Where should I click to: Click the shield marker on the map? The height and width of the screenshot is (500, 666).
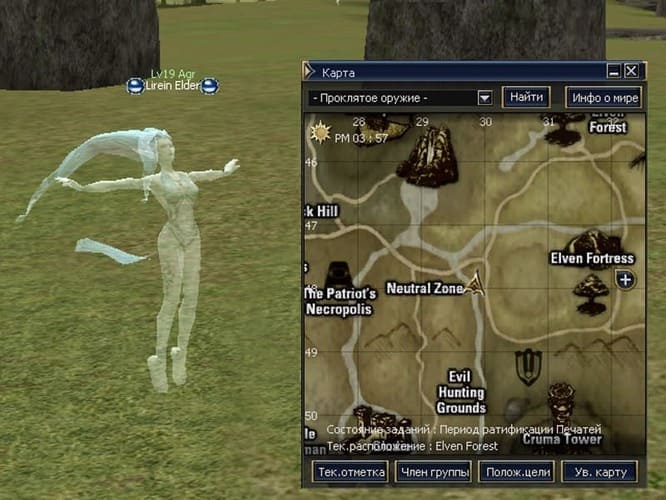point(527,366)
